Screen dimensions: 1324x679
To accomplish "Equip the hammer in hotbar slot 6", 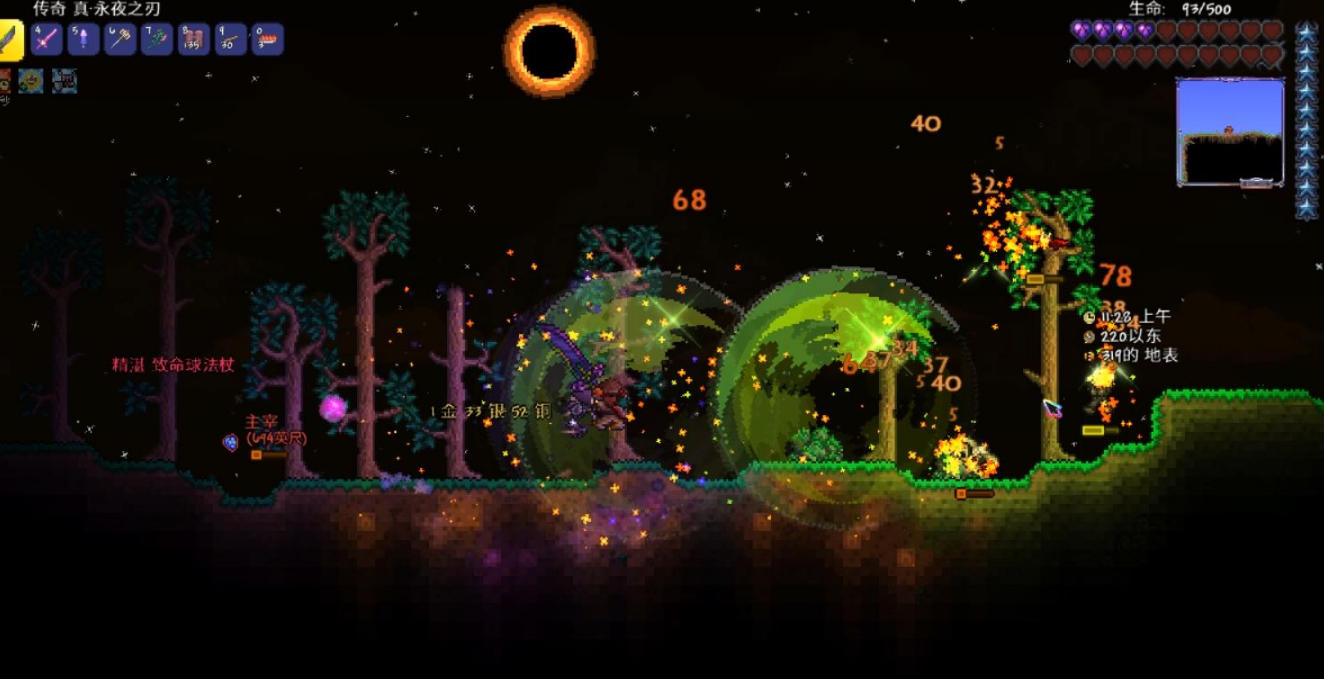I will [x=120, y=40].
